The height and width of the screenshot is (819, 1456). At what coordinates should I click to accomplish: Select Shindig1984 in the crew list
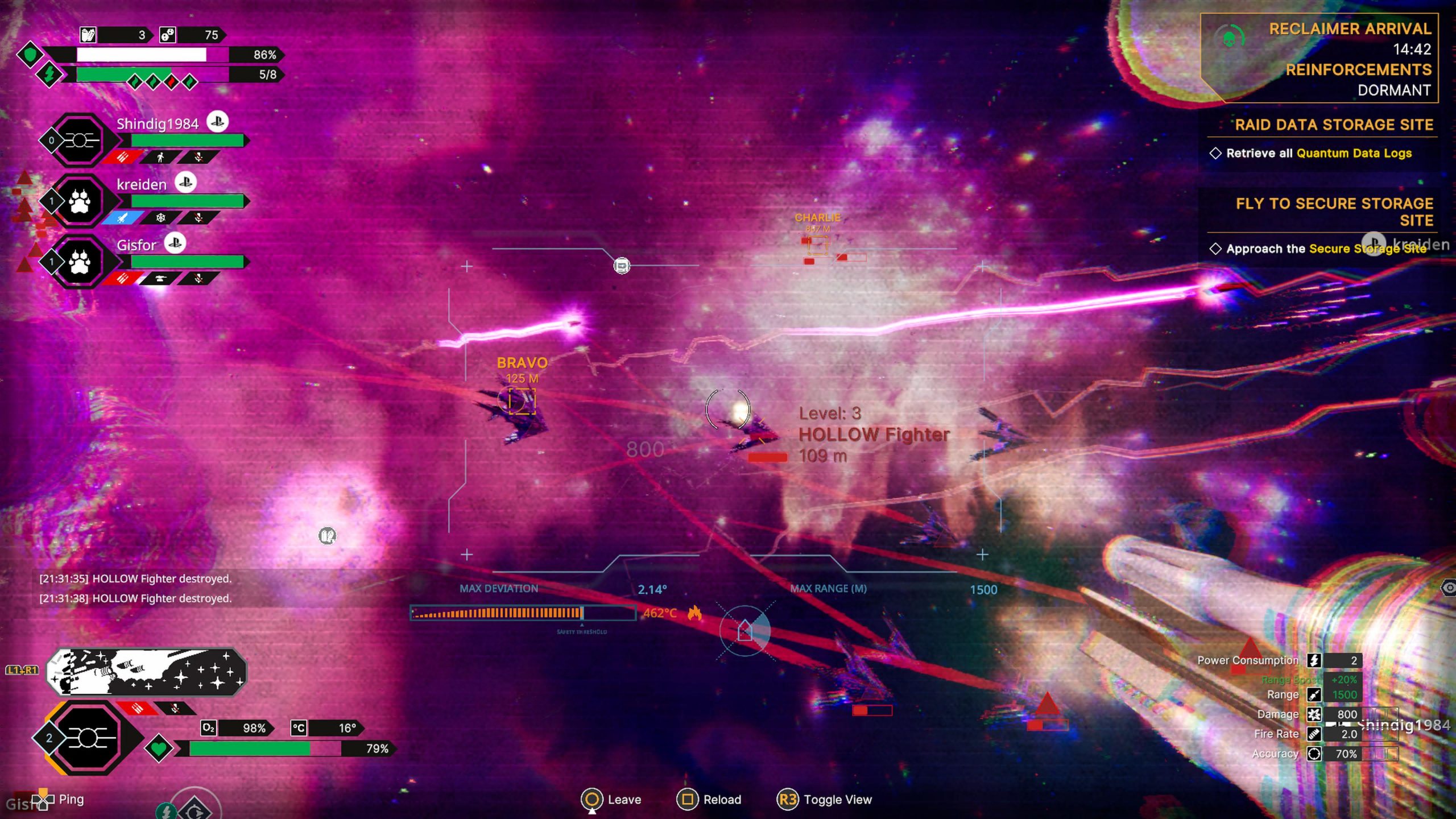click(x=158, y=124)
